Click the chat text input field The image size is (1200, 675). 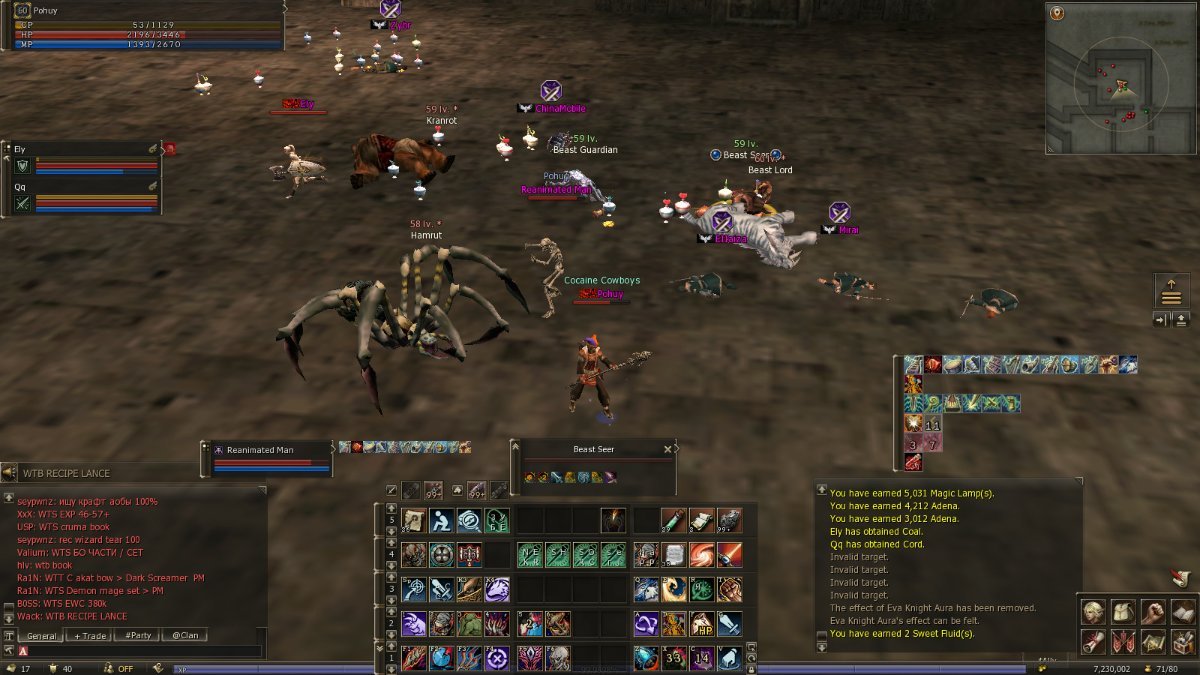coord(140,651)
